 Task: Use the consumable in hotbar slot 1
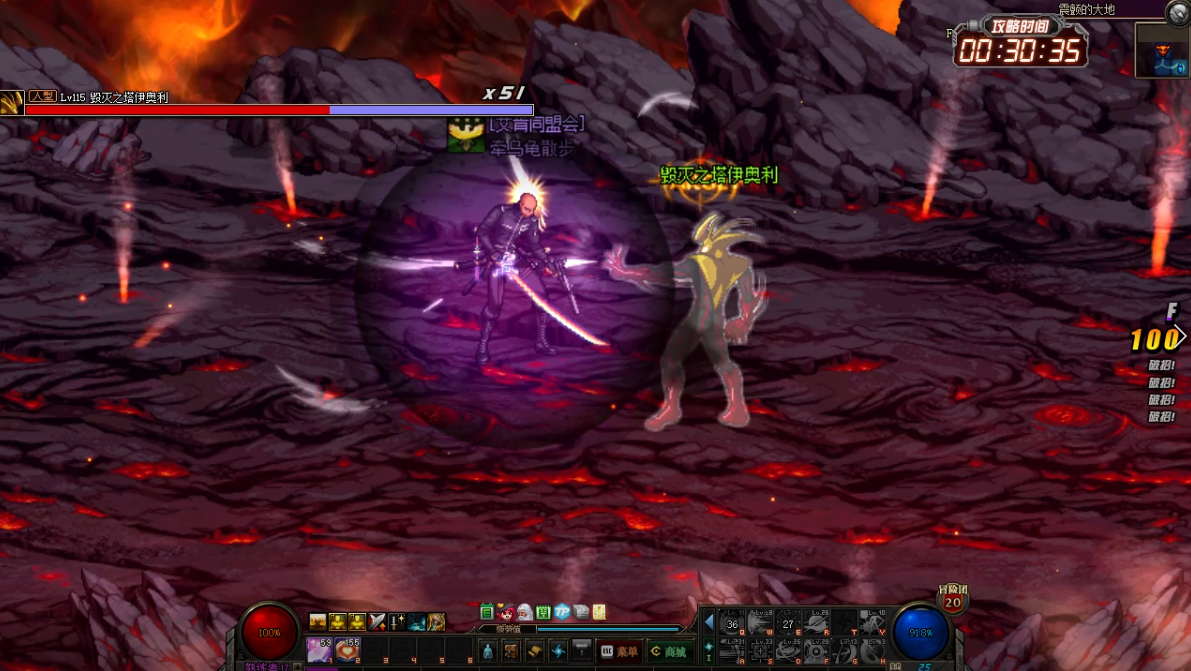(320, 650)
